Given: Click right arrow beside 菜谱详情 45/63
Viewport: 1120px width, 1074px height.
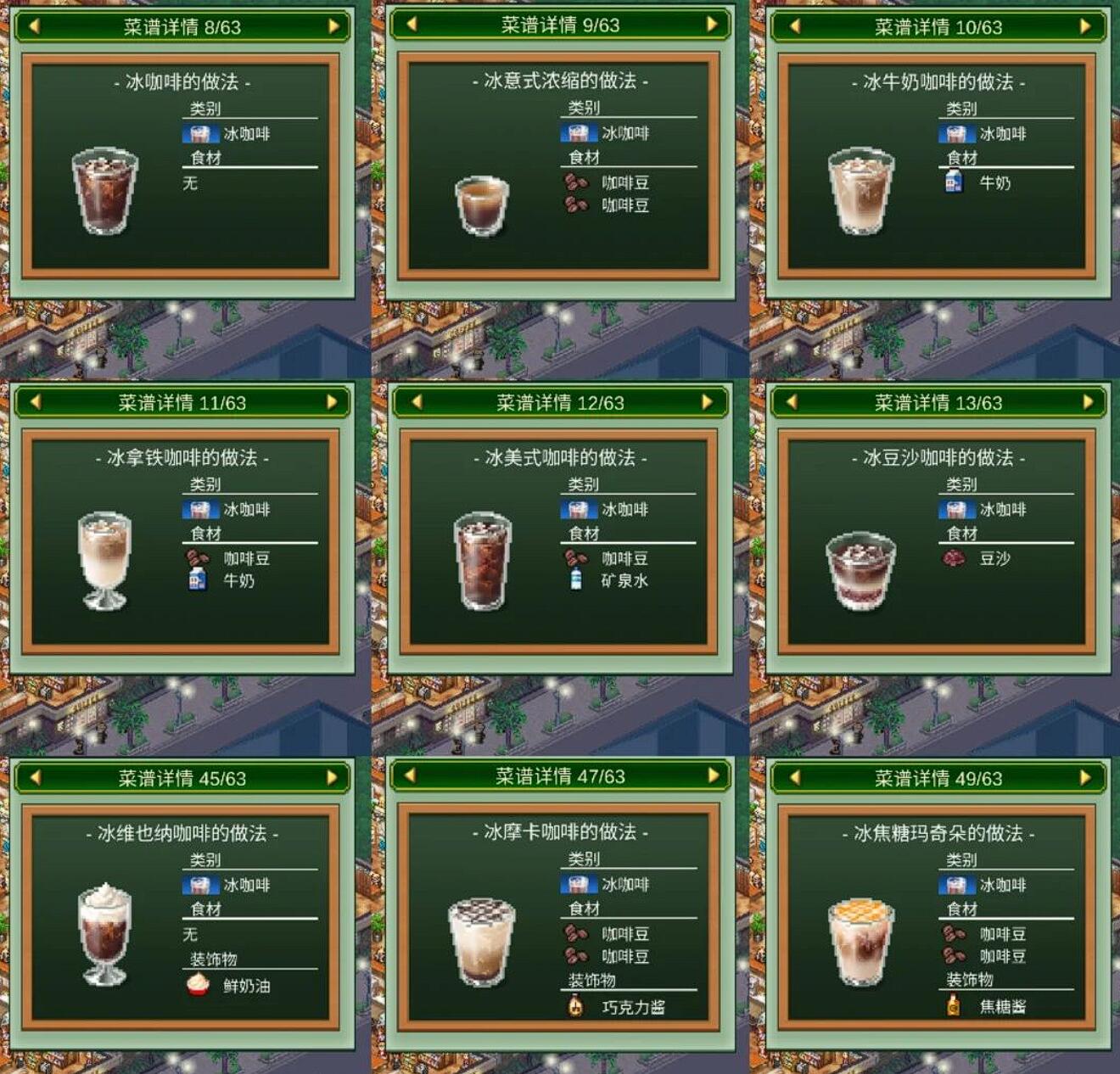Looking at the screenshot, I should 332,777.
